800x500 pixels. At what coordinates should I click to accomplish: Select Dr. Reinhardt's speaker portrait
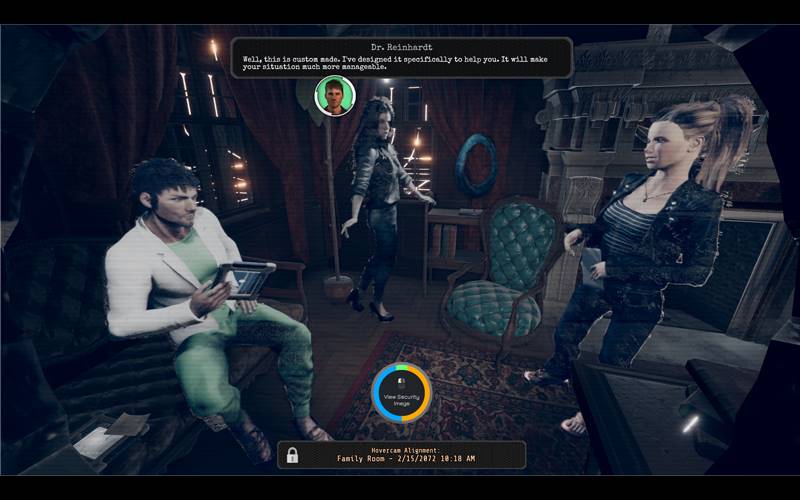click(x=335, y=96)
